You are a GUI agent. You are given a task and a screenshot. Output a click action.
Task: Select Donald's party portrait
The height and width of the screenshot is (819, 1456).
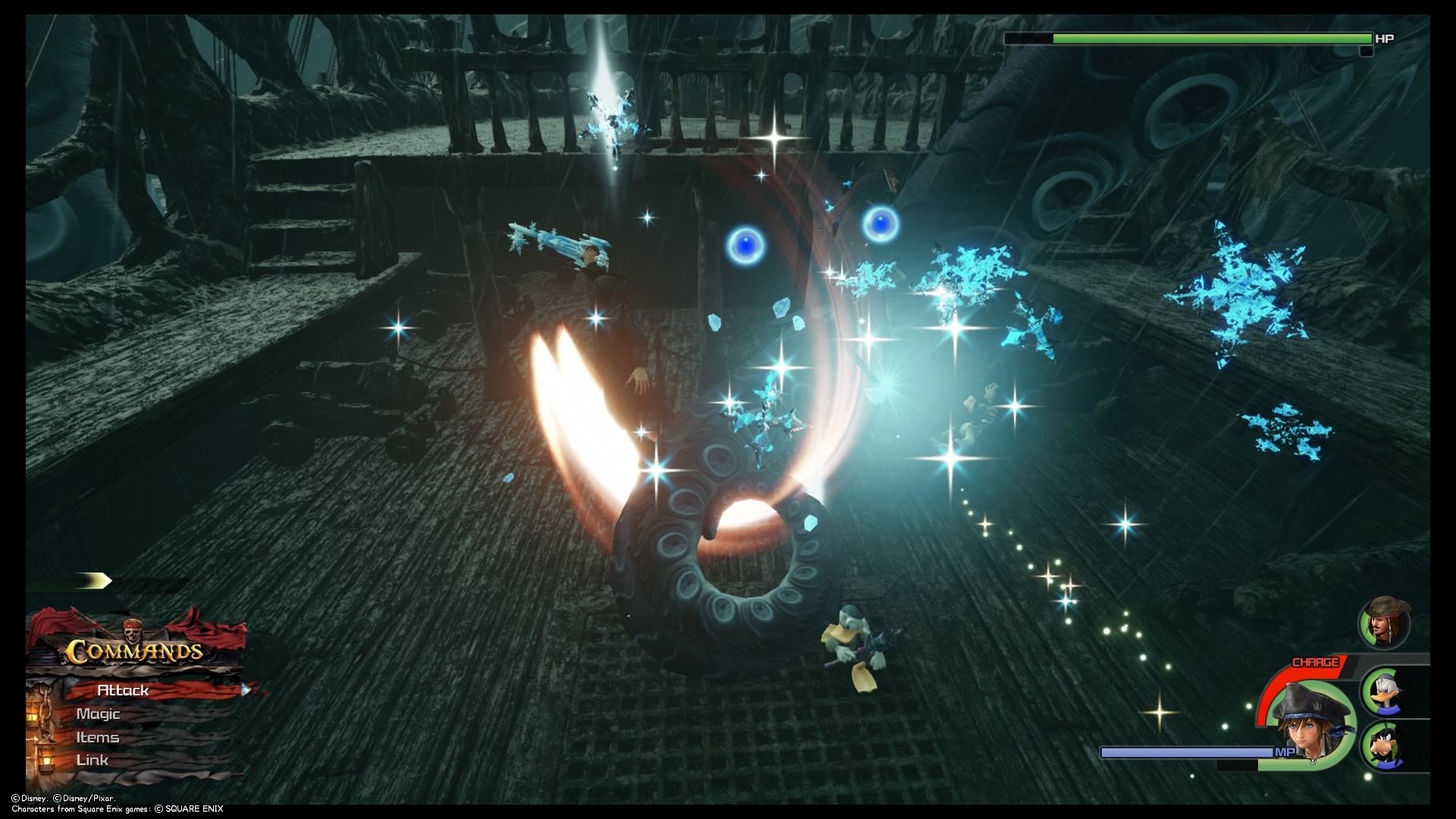pos(1386,691)
